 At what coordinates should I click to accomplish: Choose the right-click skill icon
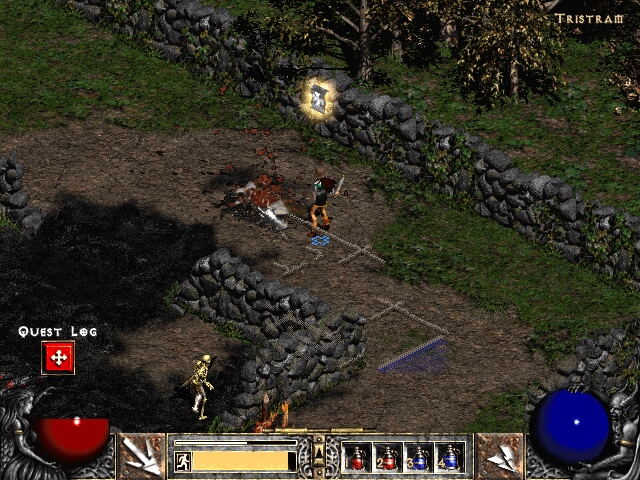(499, 456)
